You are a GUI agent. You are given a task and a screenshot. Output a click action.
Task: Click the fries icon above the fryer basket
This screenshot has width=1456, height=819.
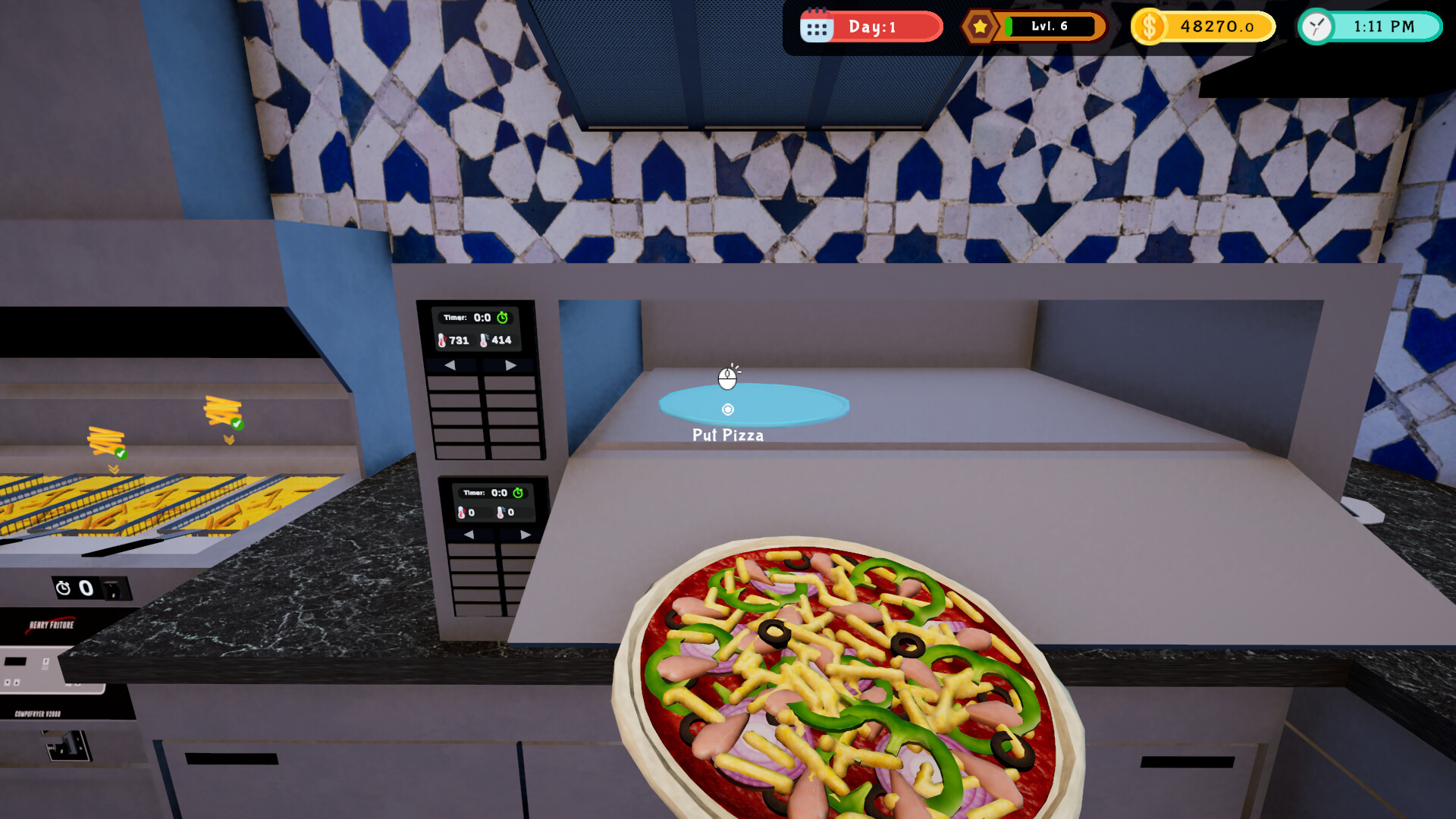coord(106,440)
